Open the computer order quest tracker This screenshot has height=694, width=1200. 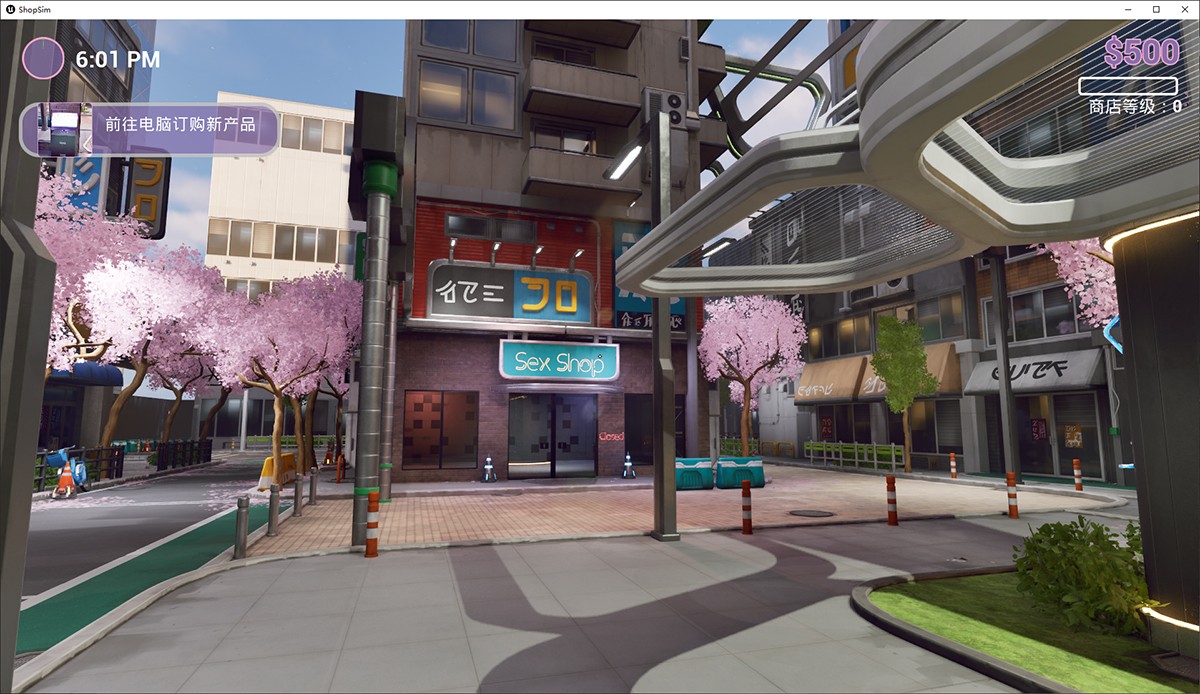click(180, 126)
